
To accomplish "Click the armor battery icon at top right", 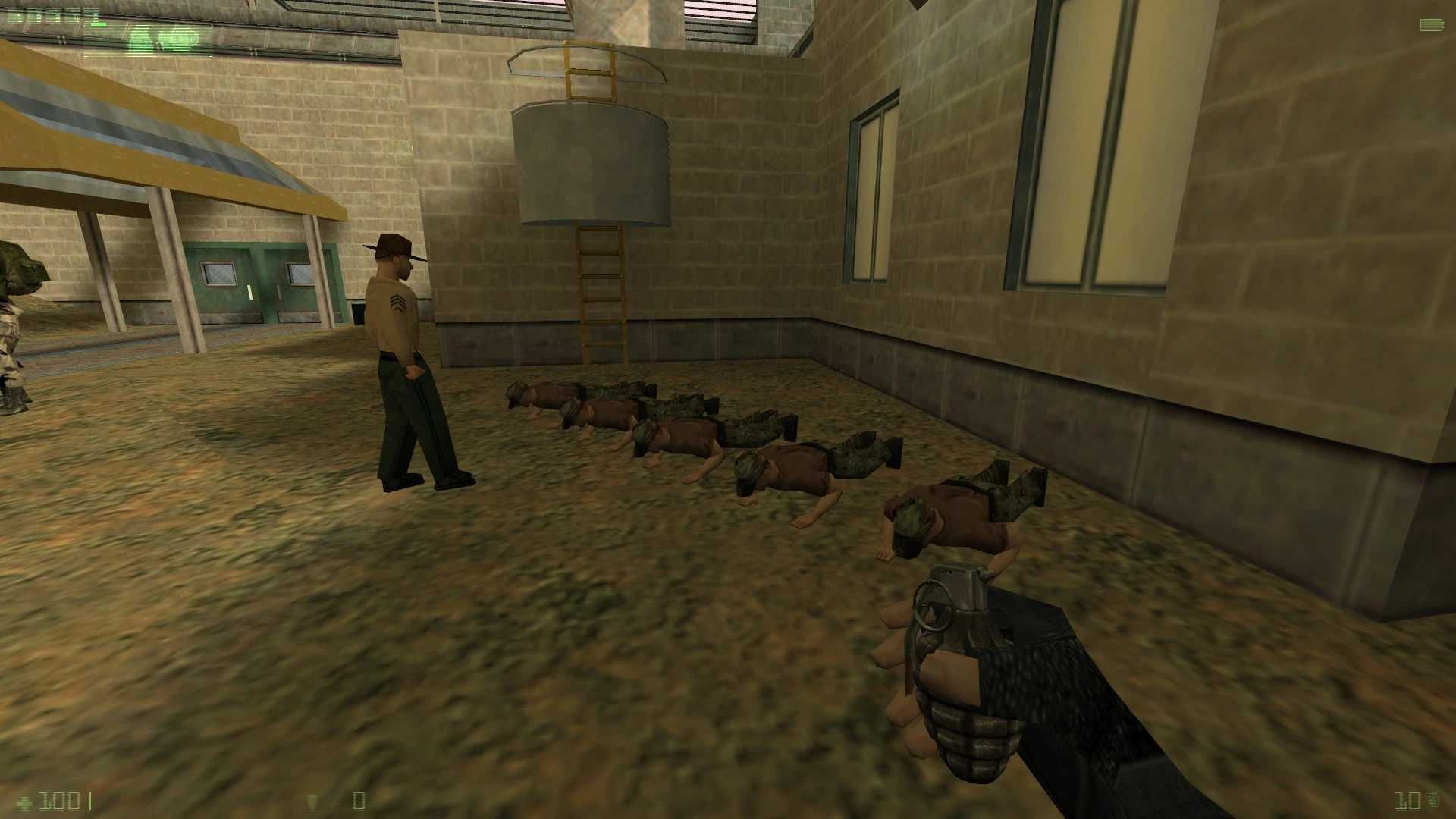I will [1431, 25].
